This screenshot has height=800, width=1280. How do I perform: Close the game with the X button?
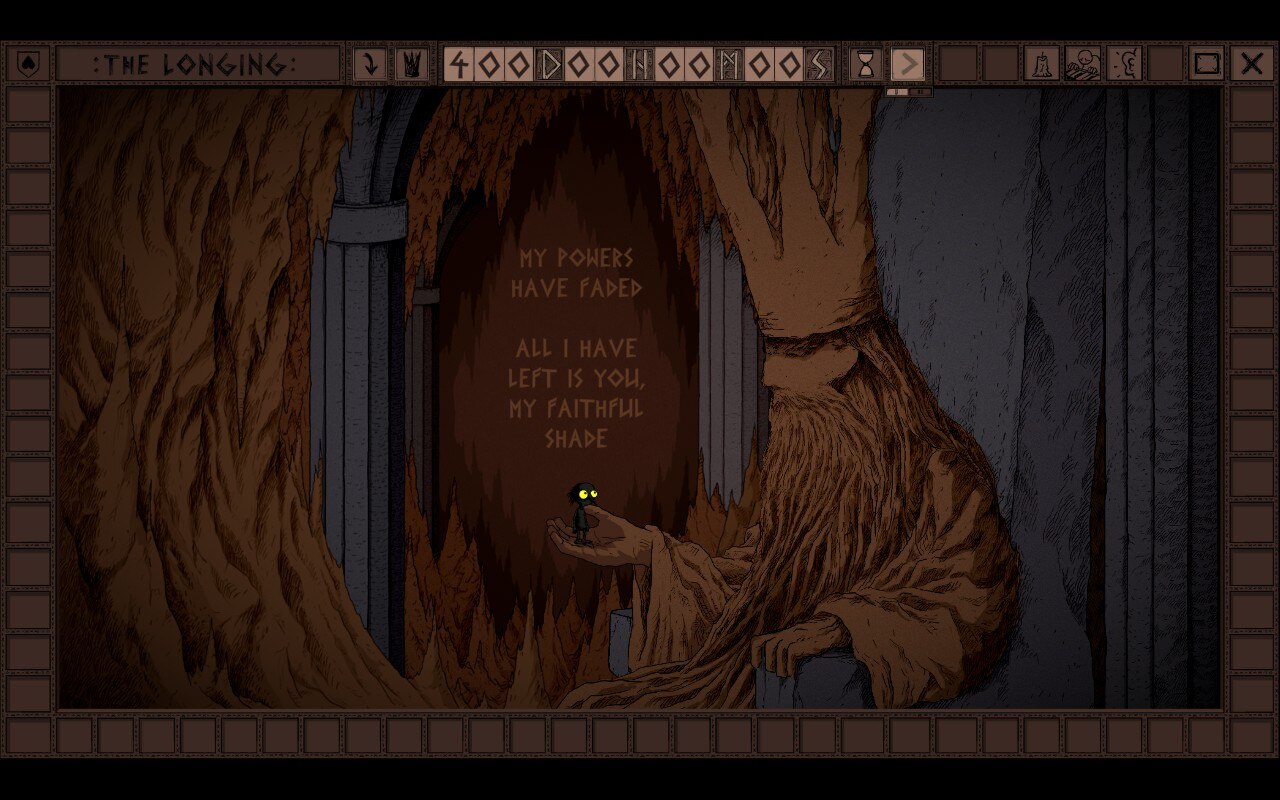(1251, 65)
